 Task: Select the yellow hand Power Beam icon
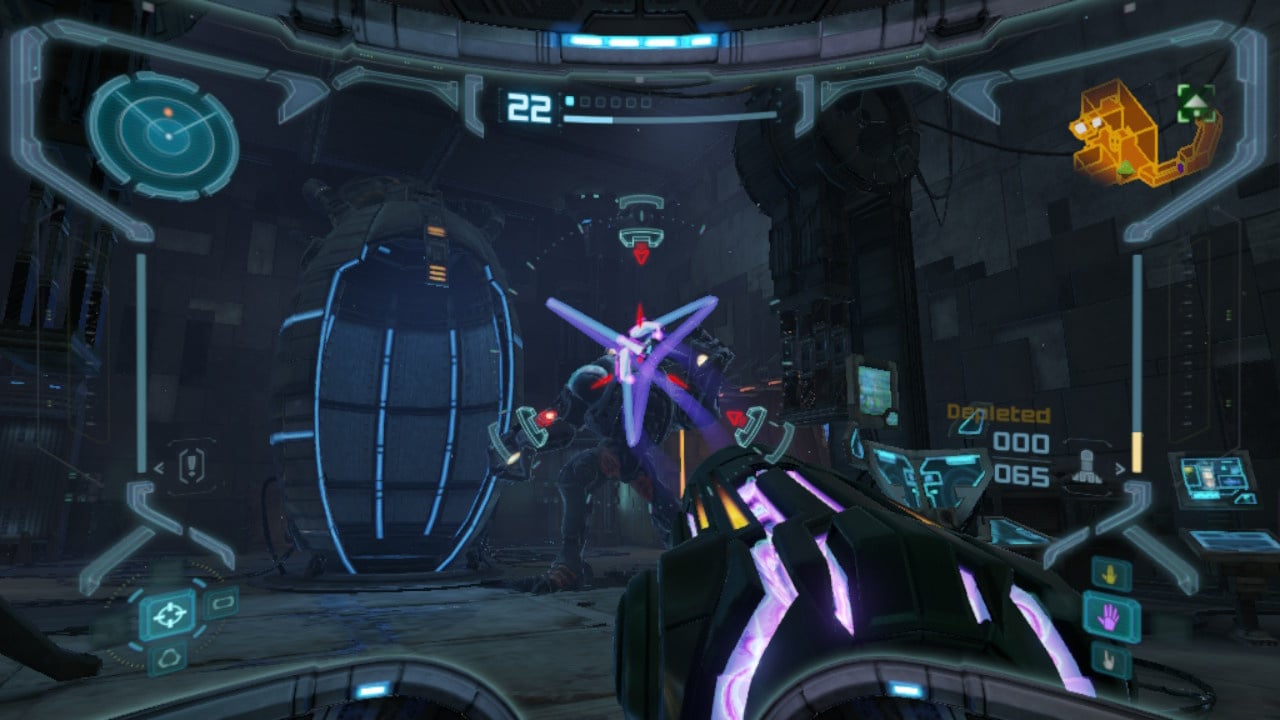[1111, 574]
